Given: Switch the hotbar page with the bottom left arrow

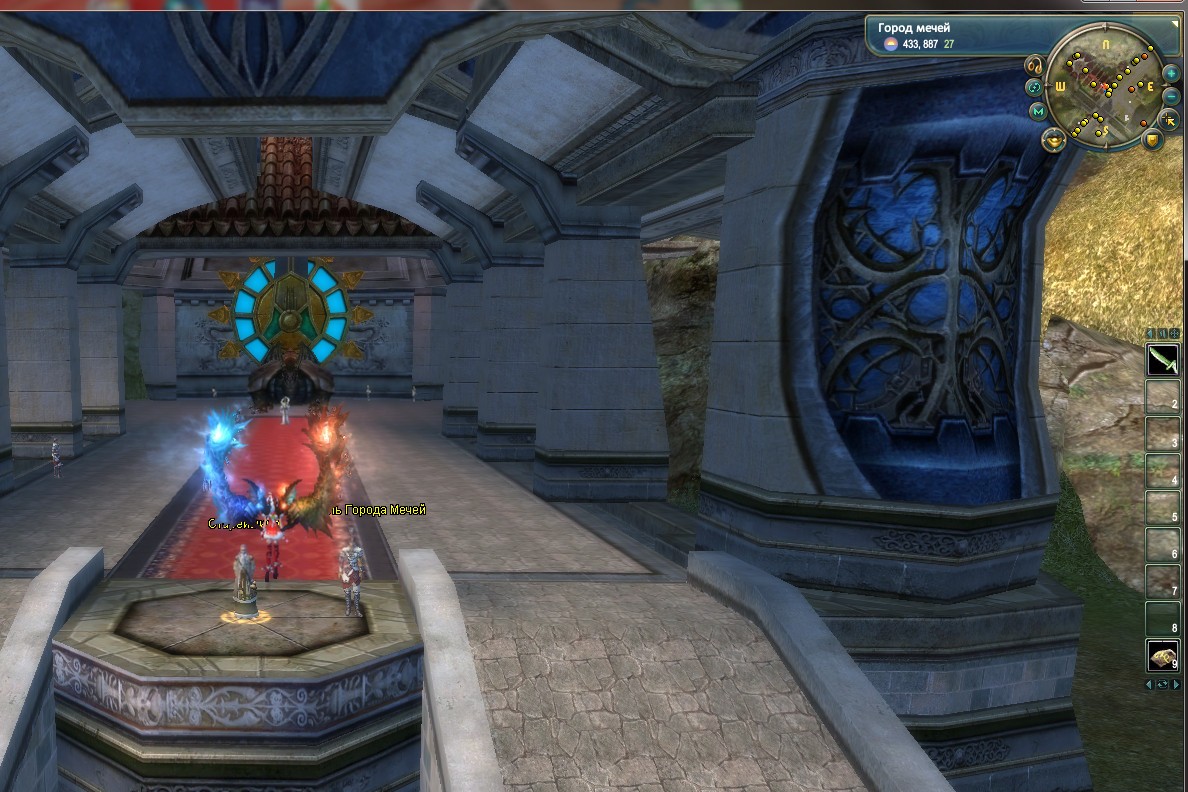Looking at the screenshot, I should pyautogui.click(x=1149, y=685).
